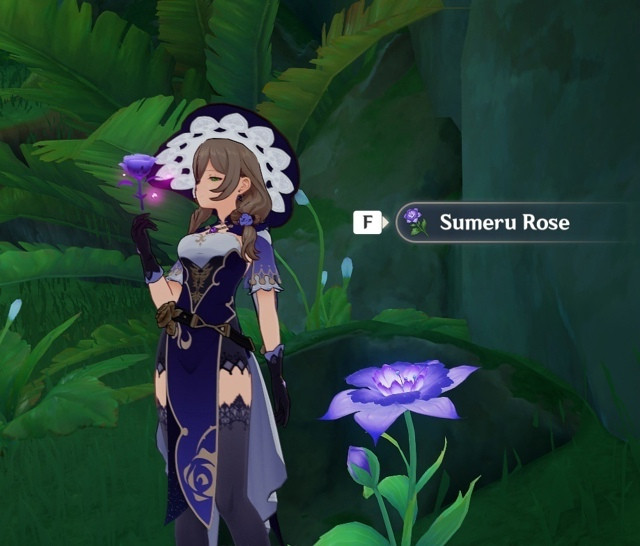Pick up the Sumeru Rose prompt
This screenshot has height=546, width=640.
(503, 222)
